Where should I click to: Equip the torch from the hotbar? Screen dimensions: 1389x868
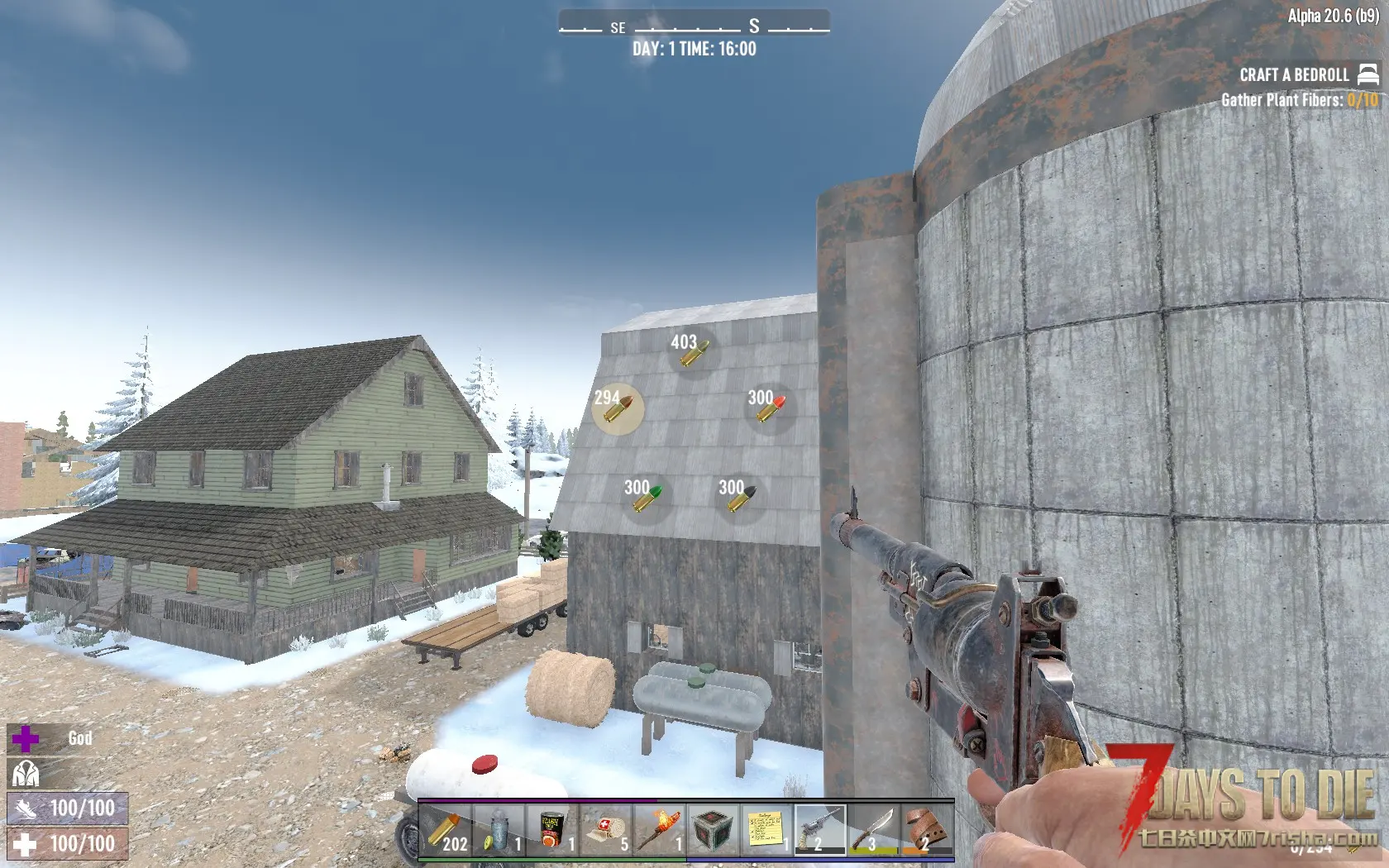coord(660,829)
